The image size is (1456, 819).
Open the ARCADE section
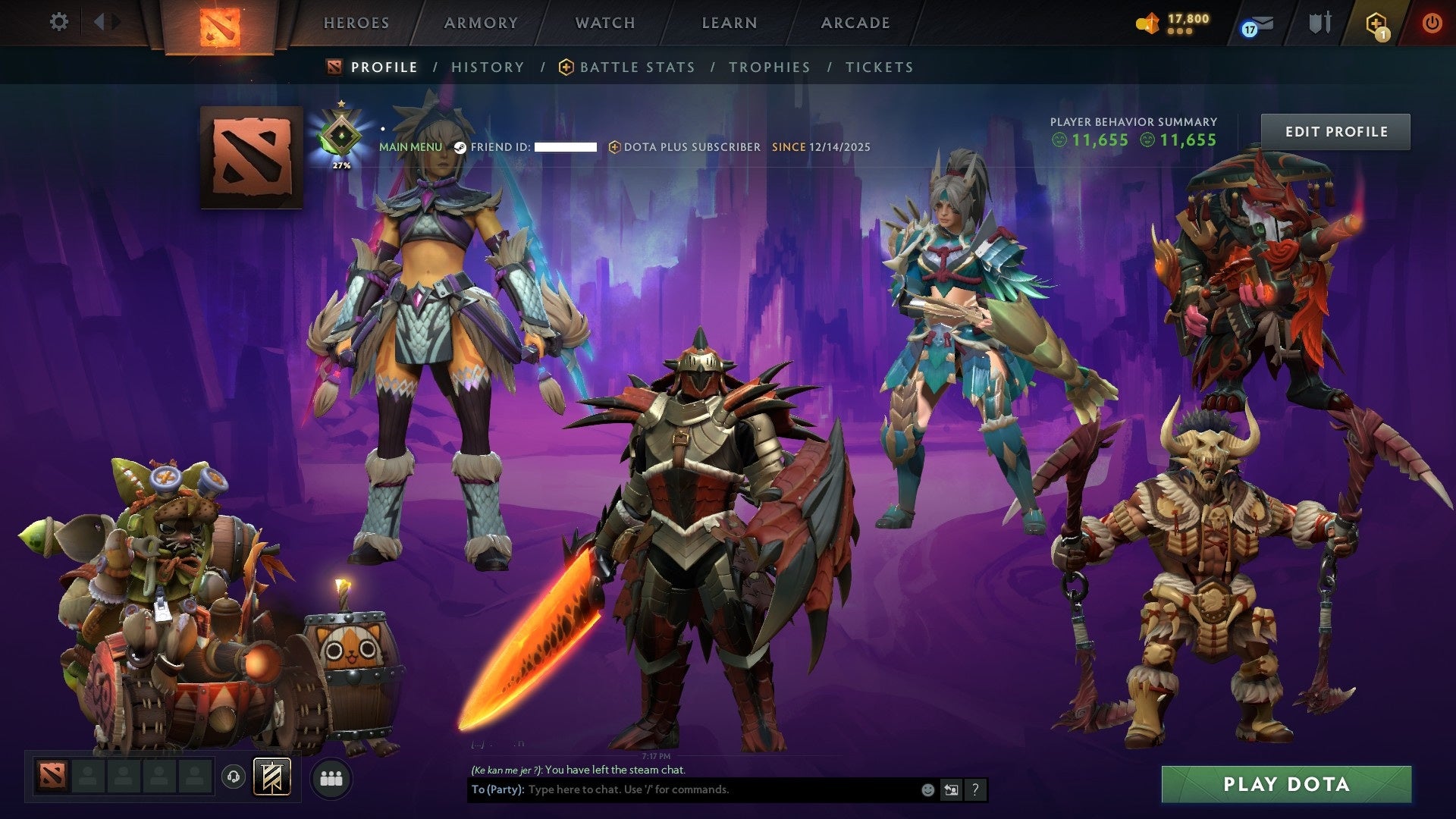pos(855,23)
